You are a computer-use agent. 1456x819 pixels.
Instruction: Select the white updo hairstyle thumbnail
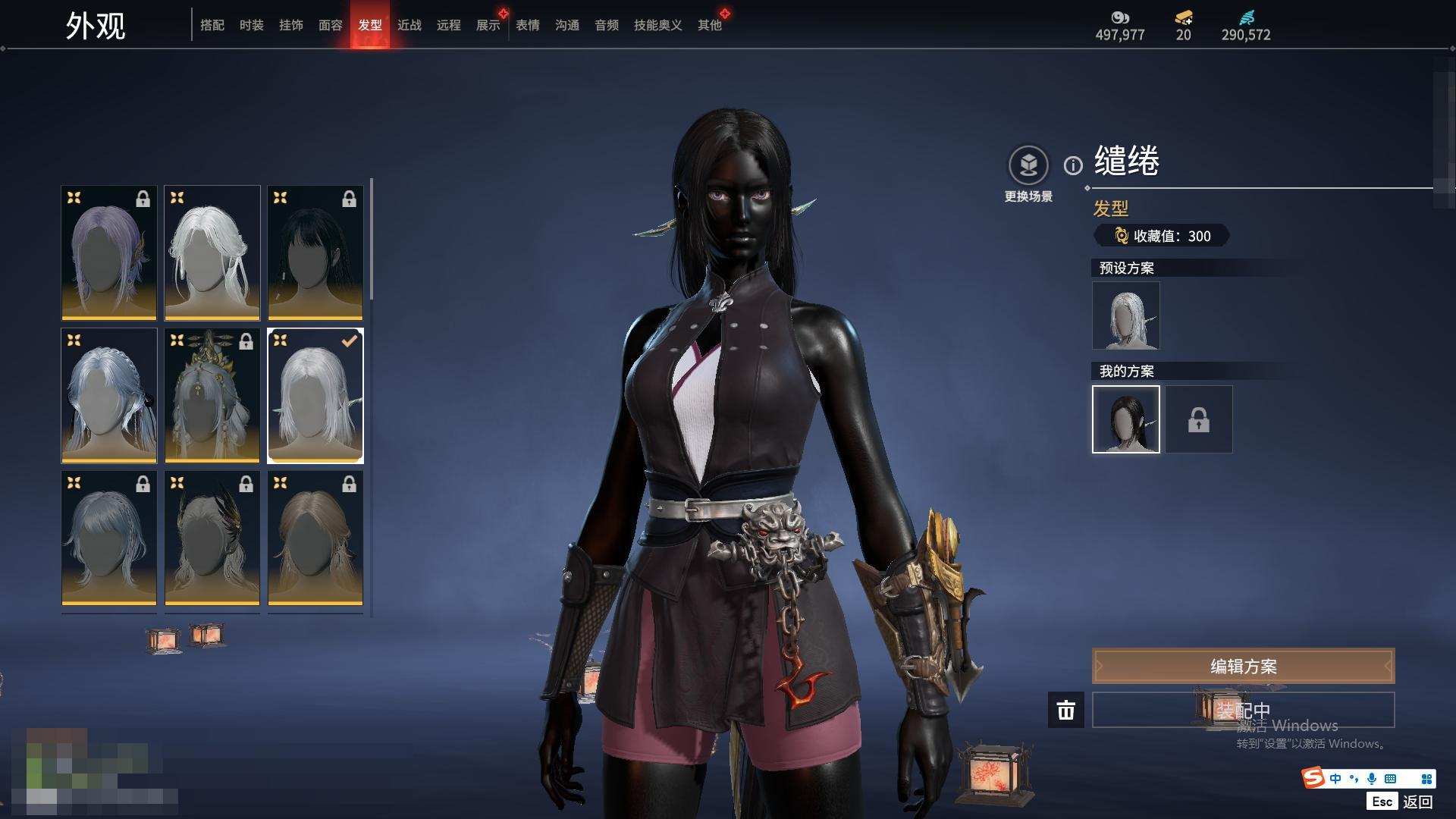coord(212,253)
